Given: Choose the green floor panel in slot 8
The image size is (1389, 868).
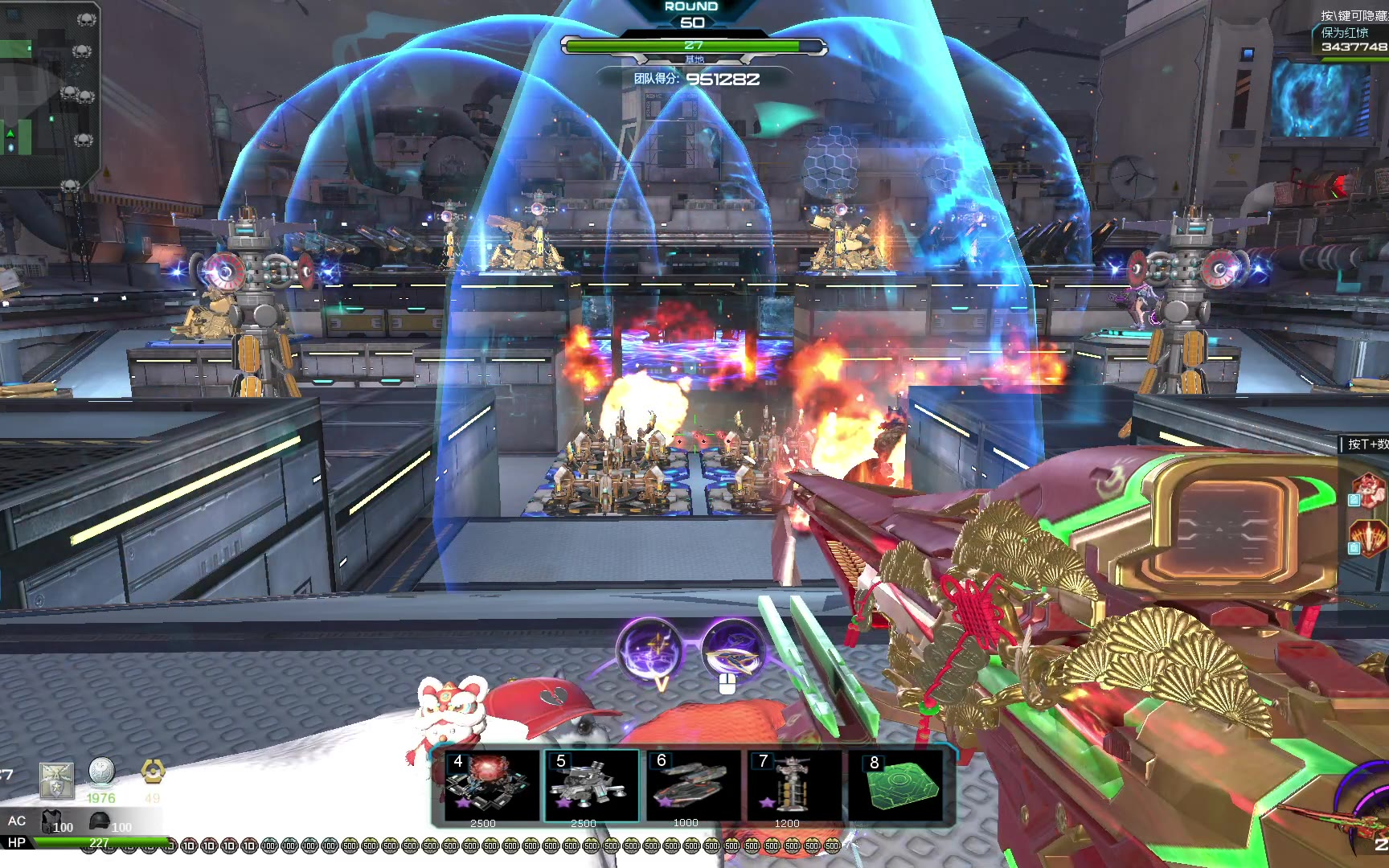Looking at the screenshot, I should [x=902, y=784].
